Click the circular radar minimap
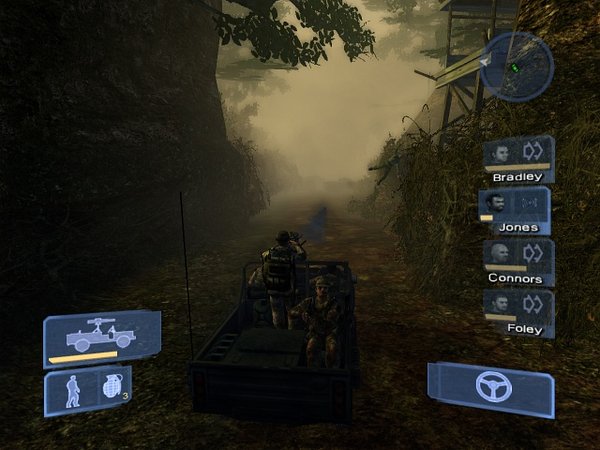The image size is (600, 450). pyautogui.click(x=516, y=66)
